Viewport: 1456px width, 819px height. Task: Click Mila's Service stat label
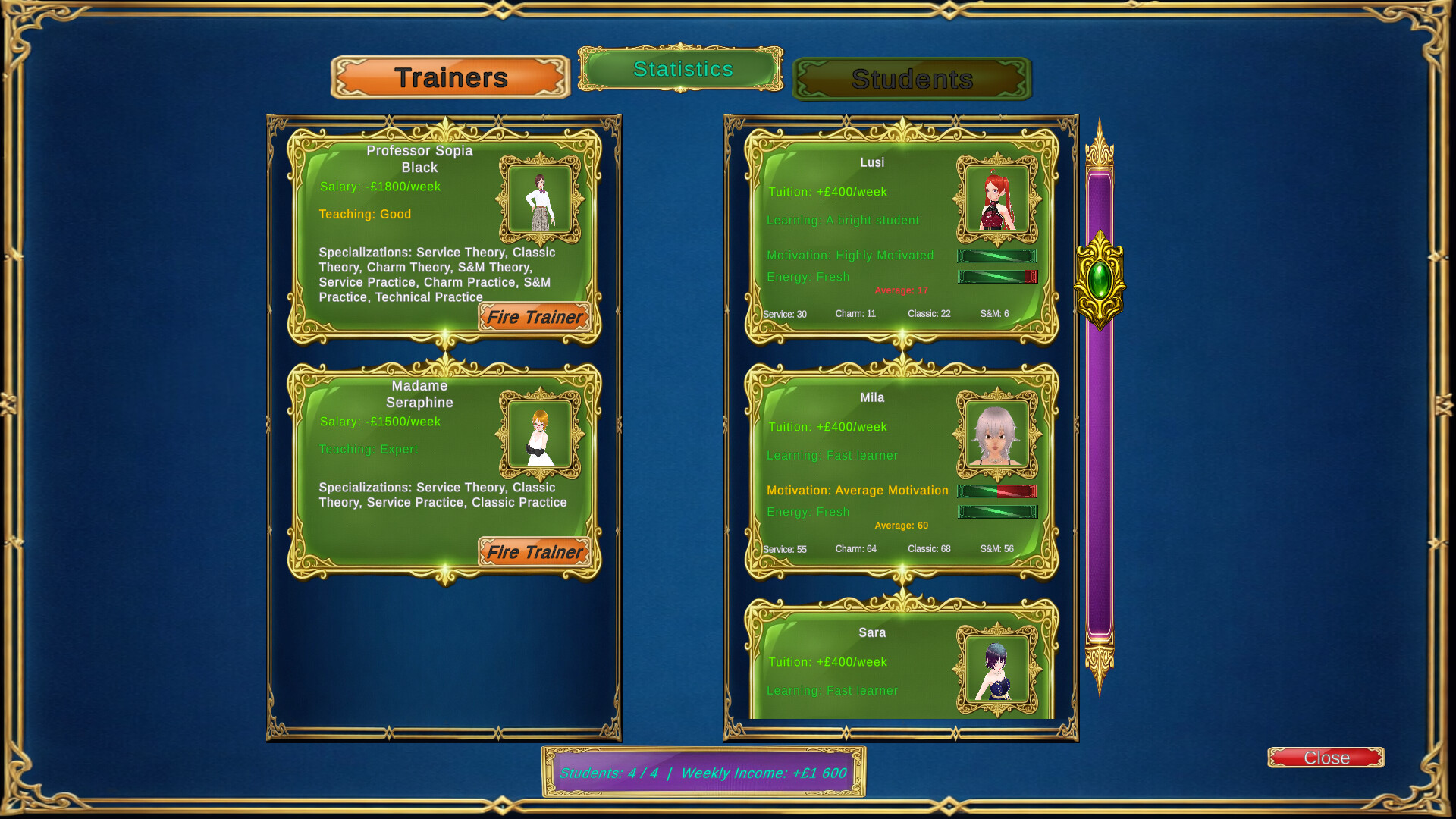(785, 548)
